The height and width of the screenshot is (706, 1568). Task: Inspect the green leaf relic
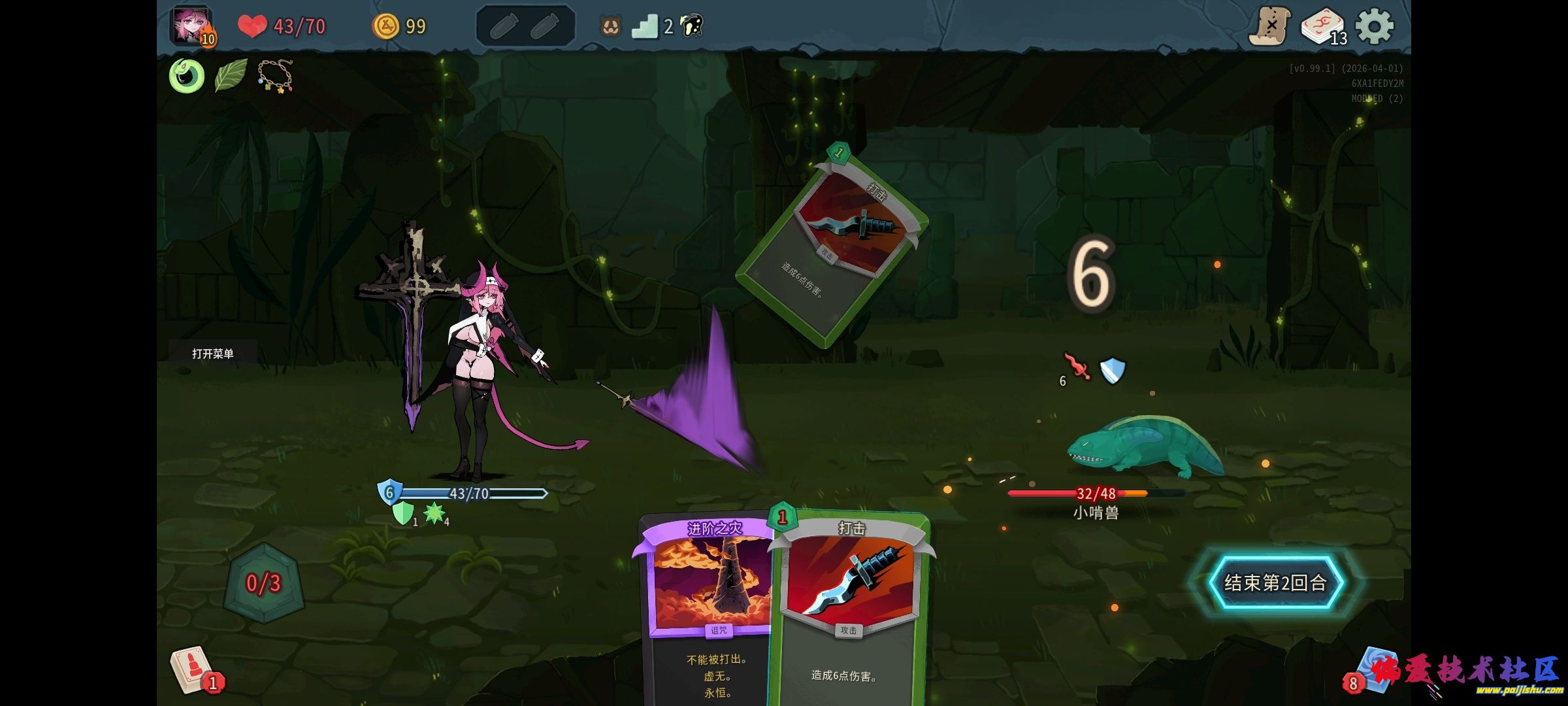tap(231, 76)
